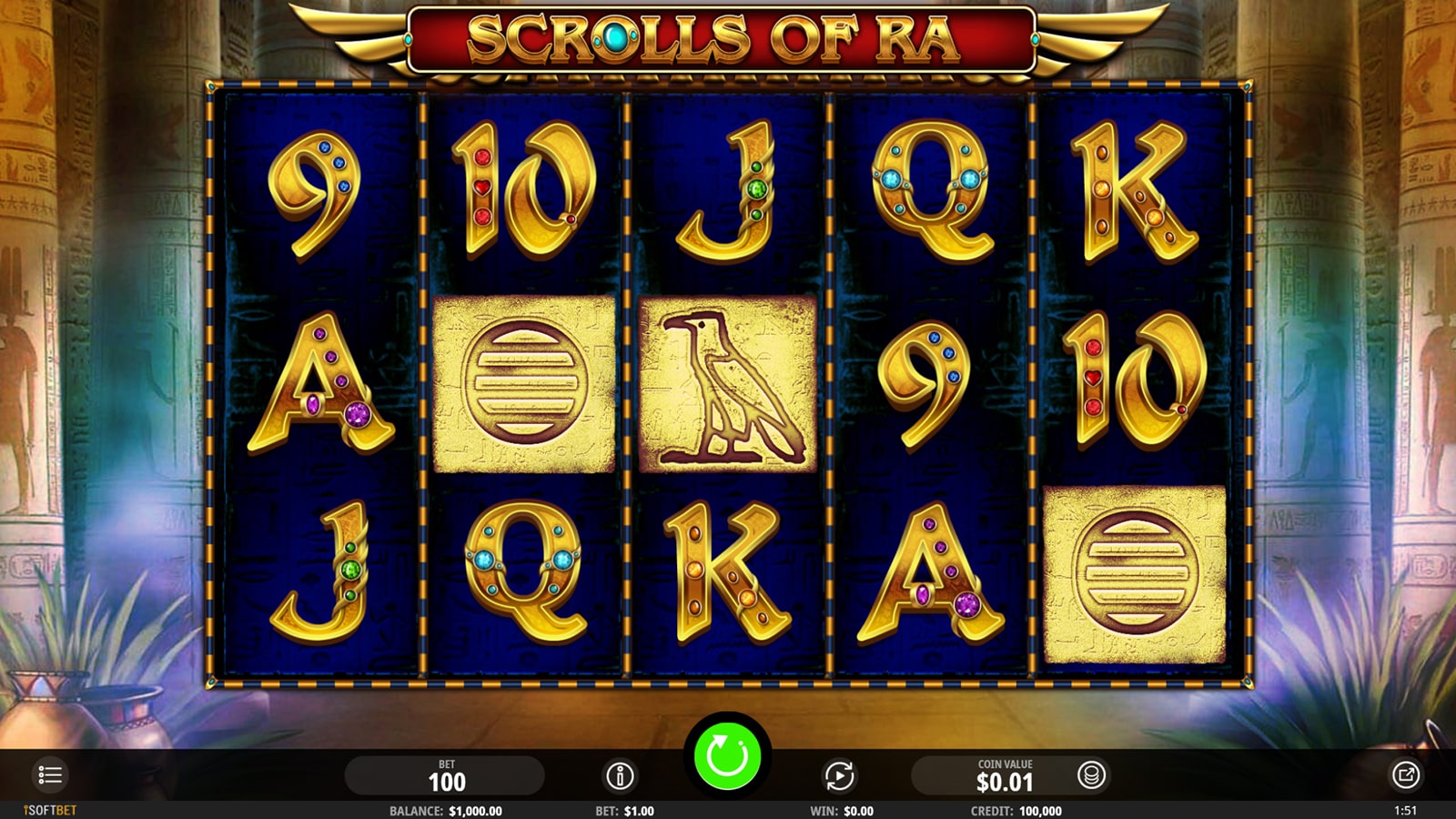Spin the reels with the green button
Viewport: 1456px width, 819px height.
point(727,755)
